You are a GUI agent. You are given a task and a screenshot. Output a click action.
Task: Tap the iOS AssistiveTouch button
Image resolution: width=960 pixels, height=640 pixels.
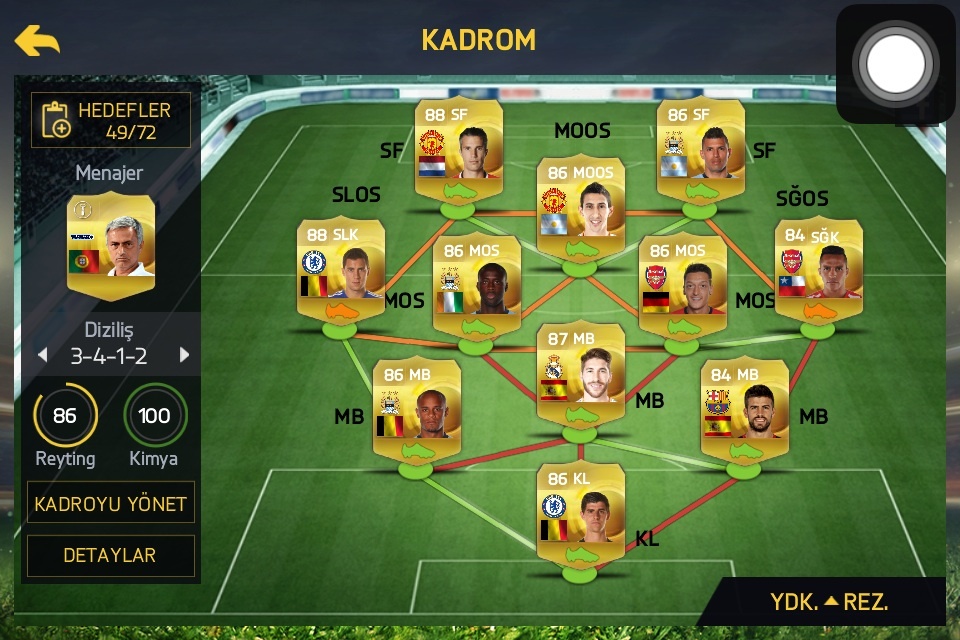click(897, 63)
